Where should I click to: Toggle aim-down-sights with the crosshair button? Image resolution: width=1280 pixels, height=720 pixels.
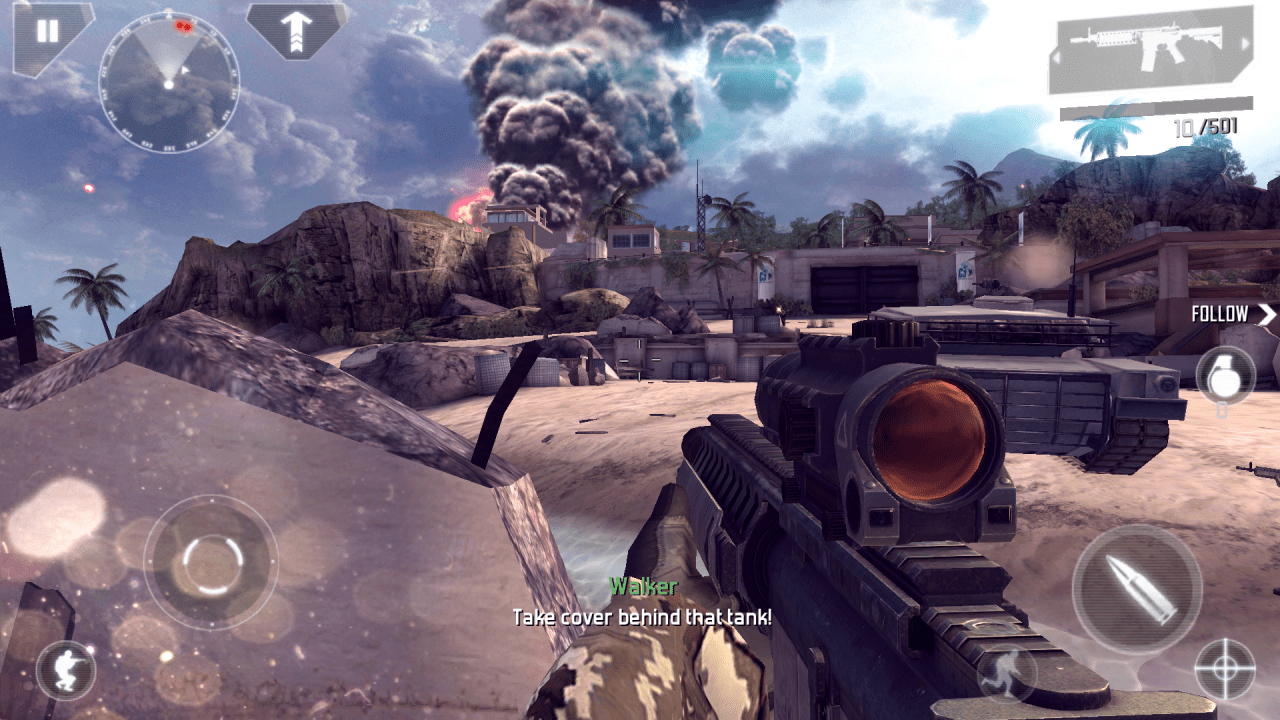click(x=1225, y=670)
